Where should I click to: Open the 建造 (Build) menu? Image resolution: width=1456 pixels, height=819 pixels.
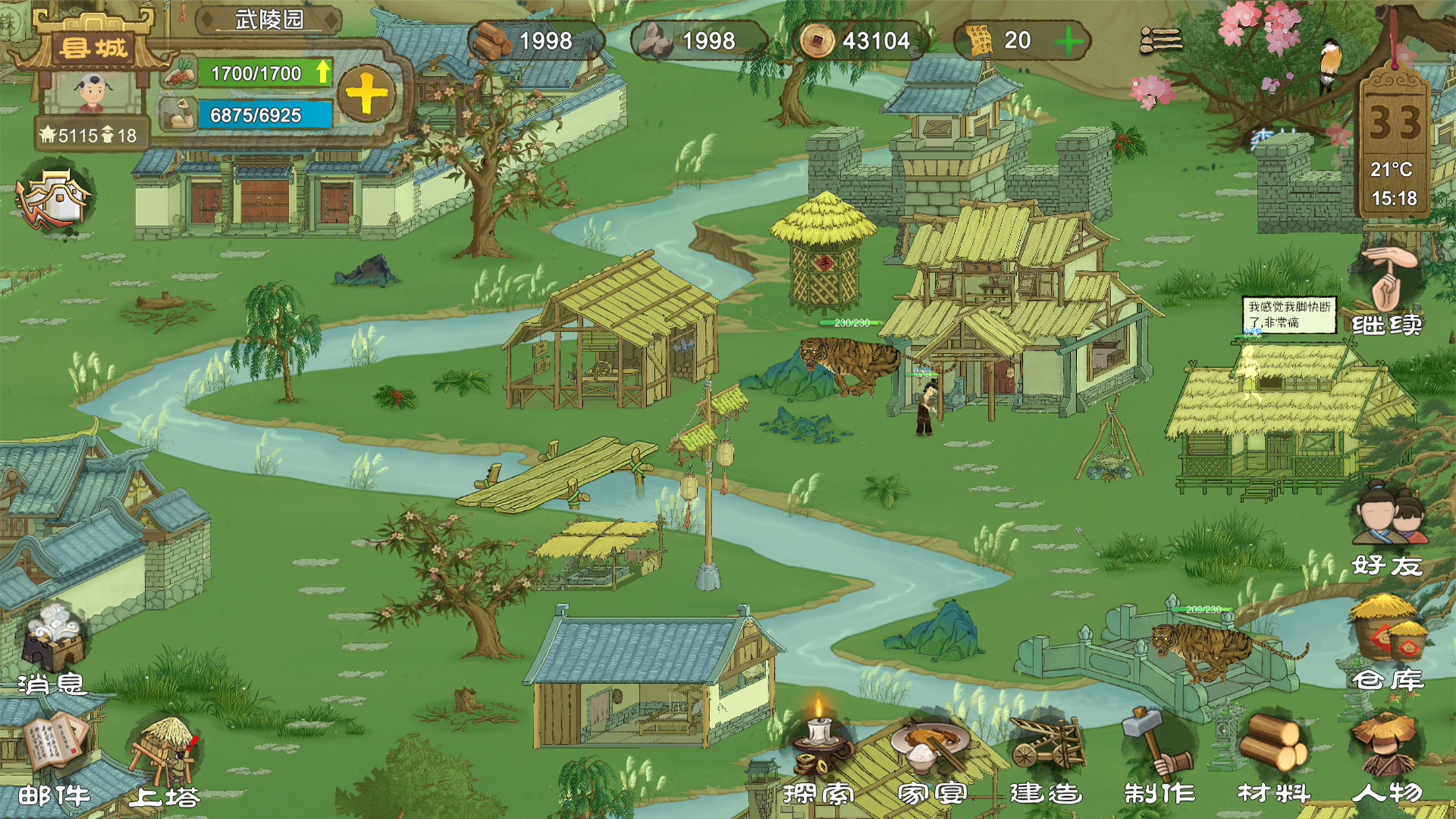pyautogui.click(x=1046, y=752)
